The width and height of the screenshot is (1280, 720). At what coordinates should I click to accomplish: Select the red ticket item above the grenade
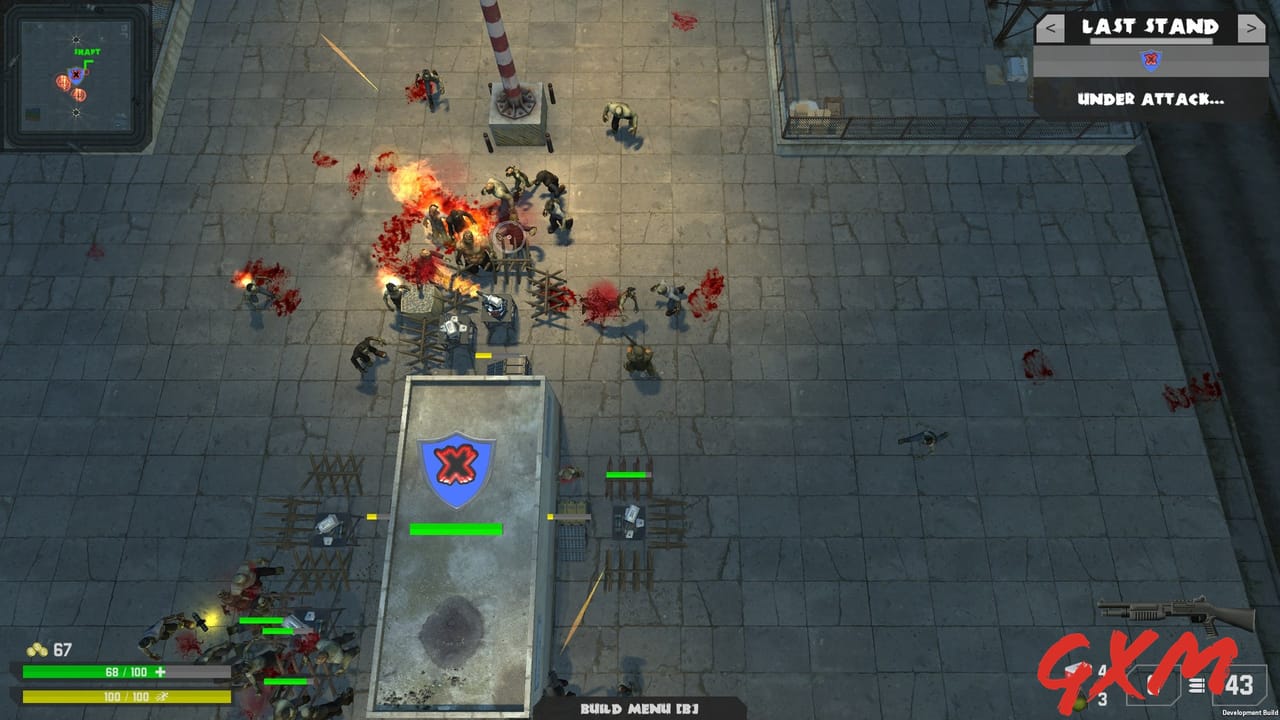pyautogui.click(x=1078, y=668)
